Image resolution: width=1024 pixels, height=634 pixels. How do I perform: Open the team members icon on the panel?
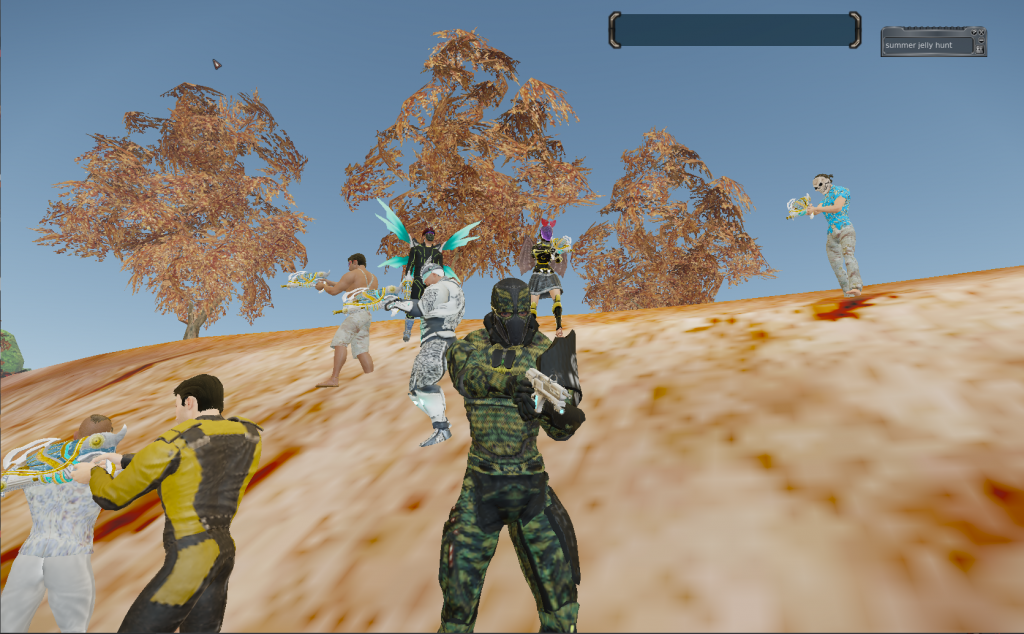(980, 49)
